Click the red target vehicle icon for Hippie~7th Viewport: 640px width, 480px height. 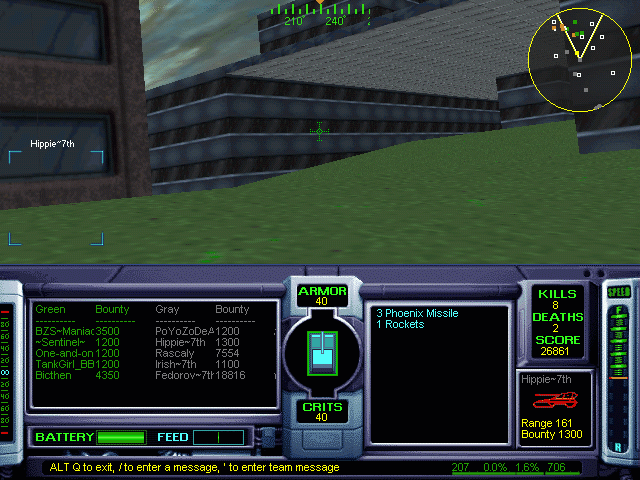[x=555, y=401]
